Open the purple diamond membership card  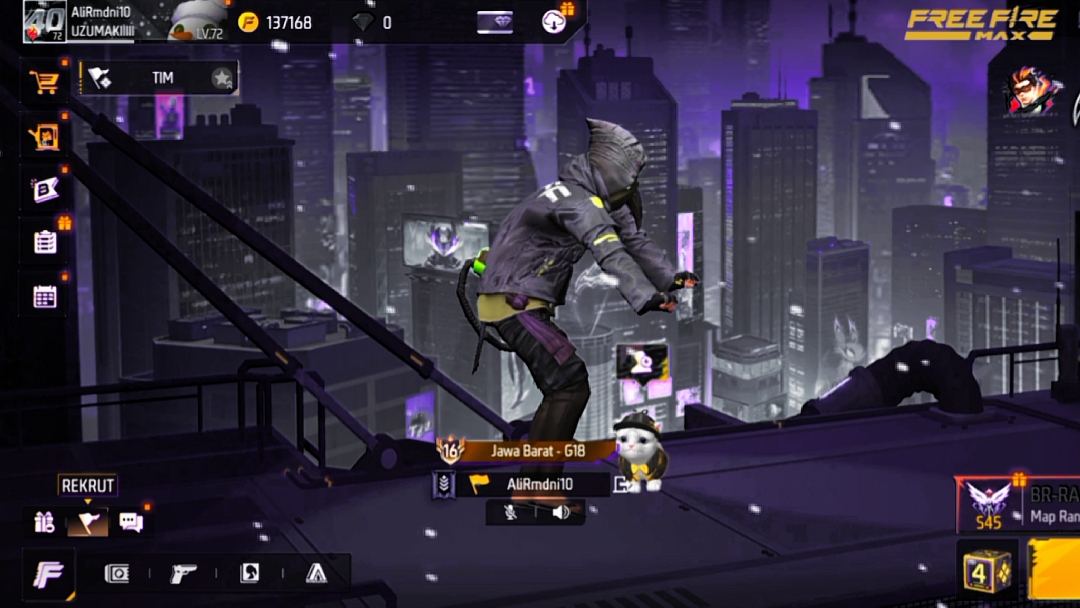[x=494, y=22]
